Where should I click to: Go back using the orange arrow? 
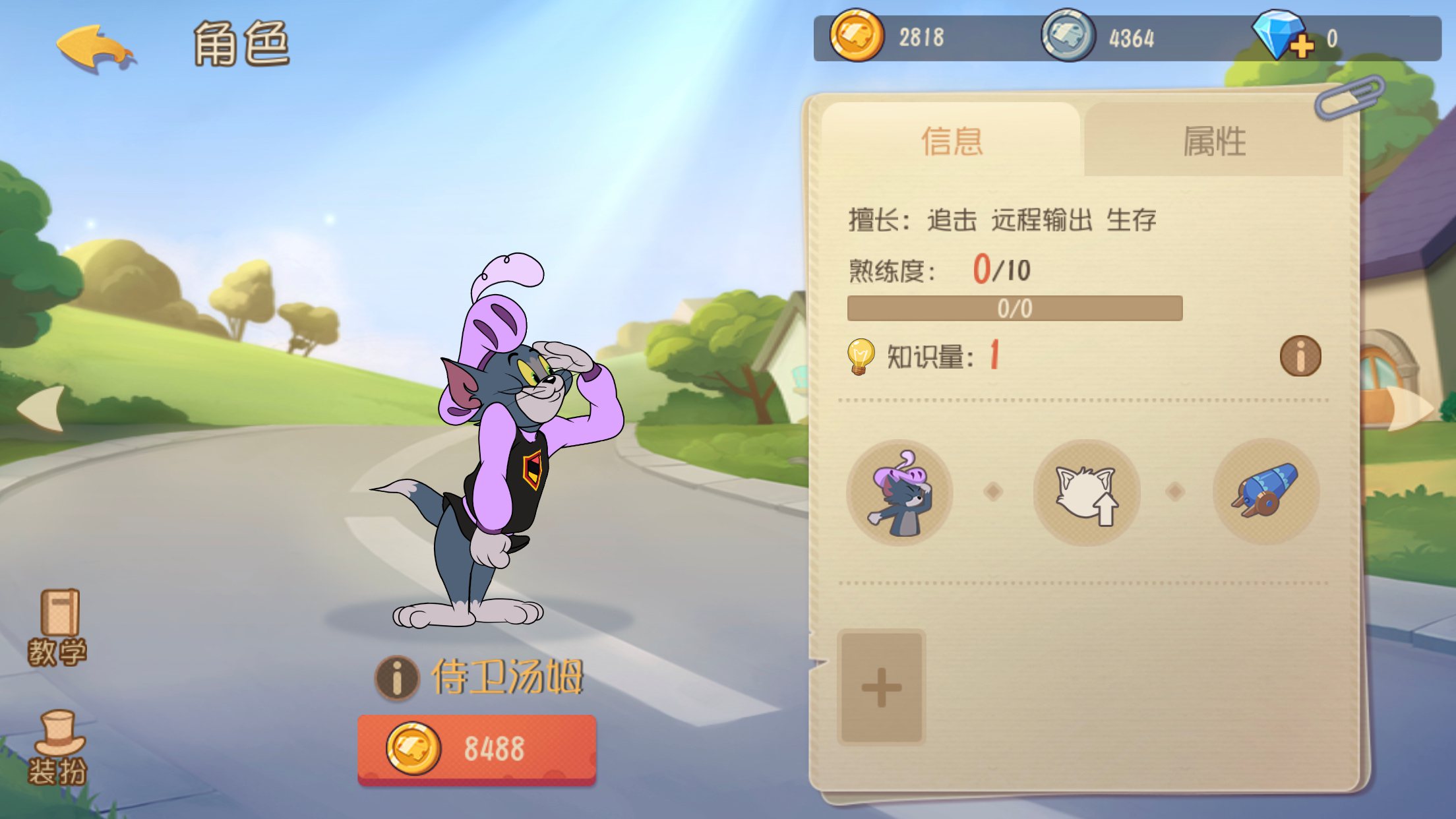pos(94,47)
